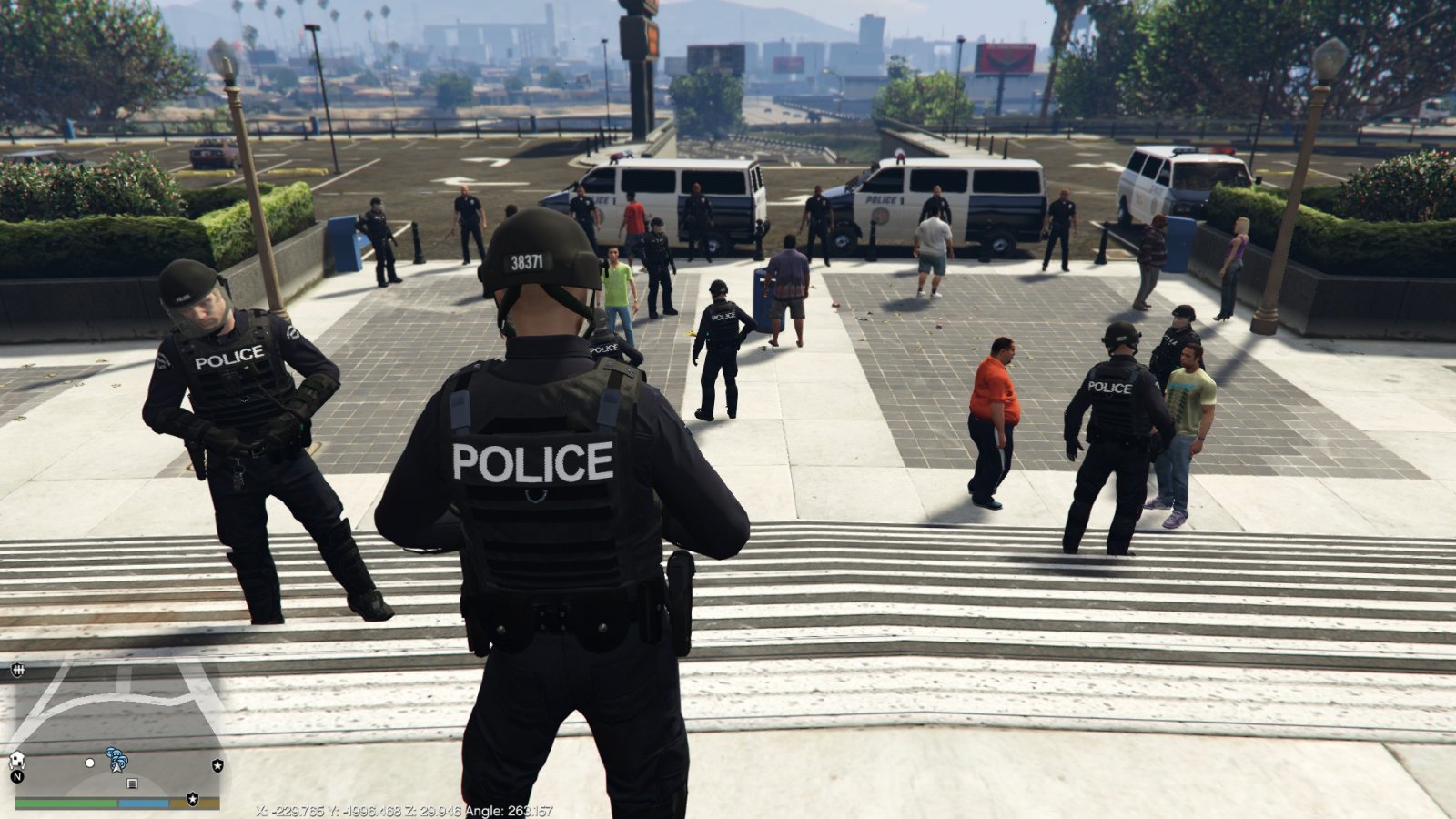
Task: Click the right-edge police shield blip on the minimap
Action: point(218,764)
